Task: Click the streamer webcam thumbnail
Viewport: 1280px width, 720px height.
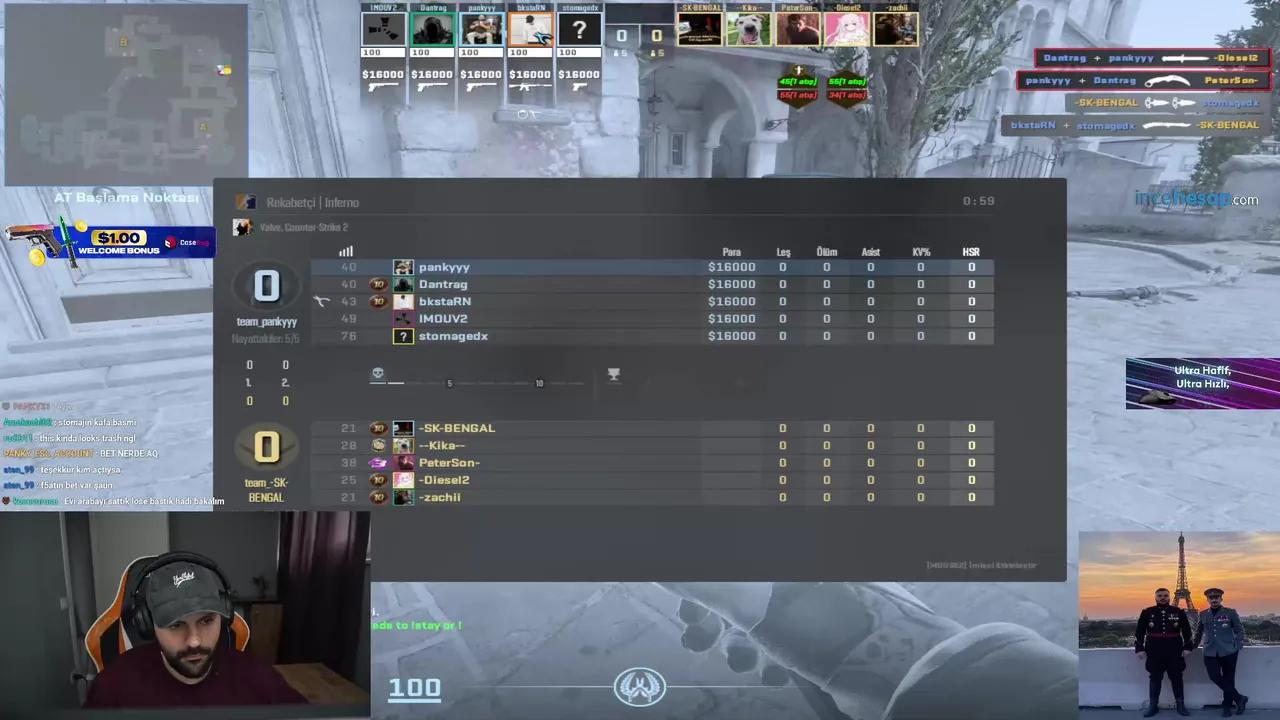Action: click(x=185, y=615)
